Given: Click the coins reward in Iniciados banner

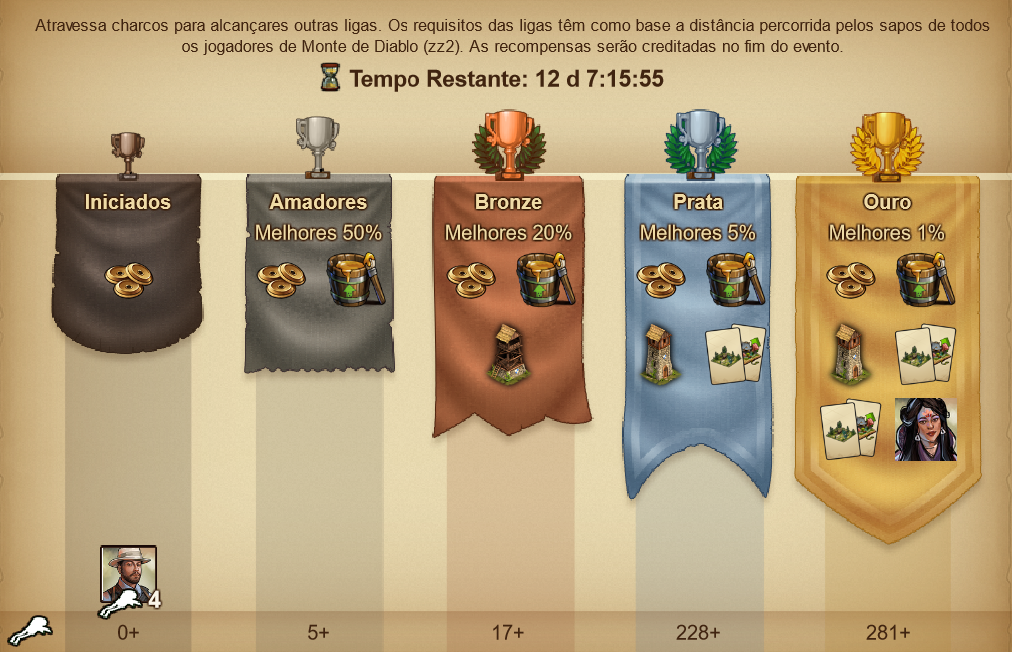Looking at the screenshot, I should pyautogui.click(x=127, y=279).
